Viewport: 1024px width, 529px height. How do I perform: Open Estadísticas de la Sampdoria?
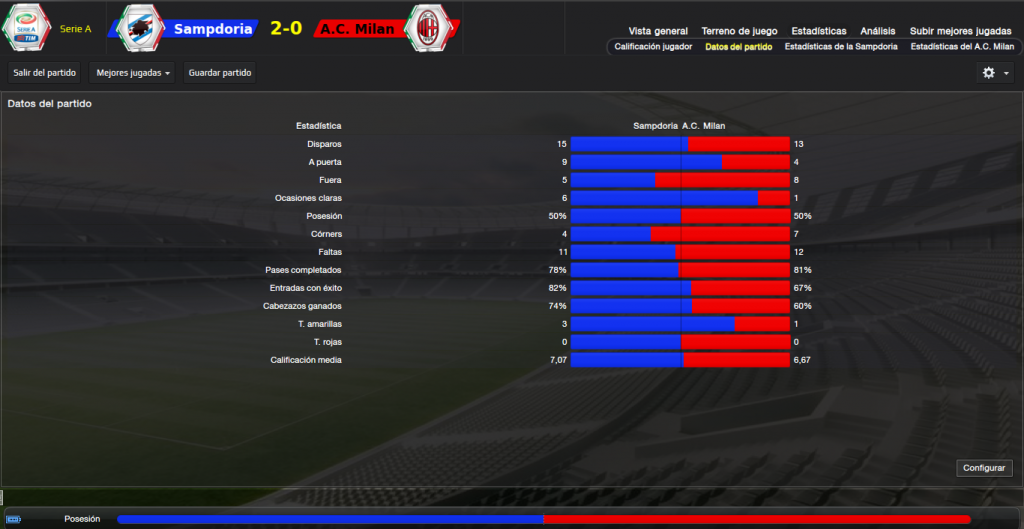tap(840, 47)
